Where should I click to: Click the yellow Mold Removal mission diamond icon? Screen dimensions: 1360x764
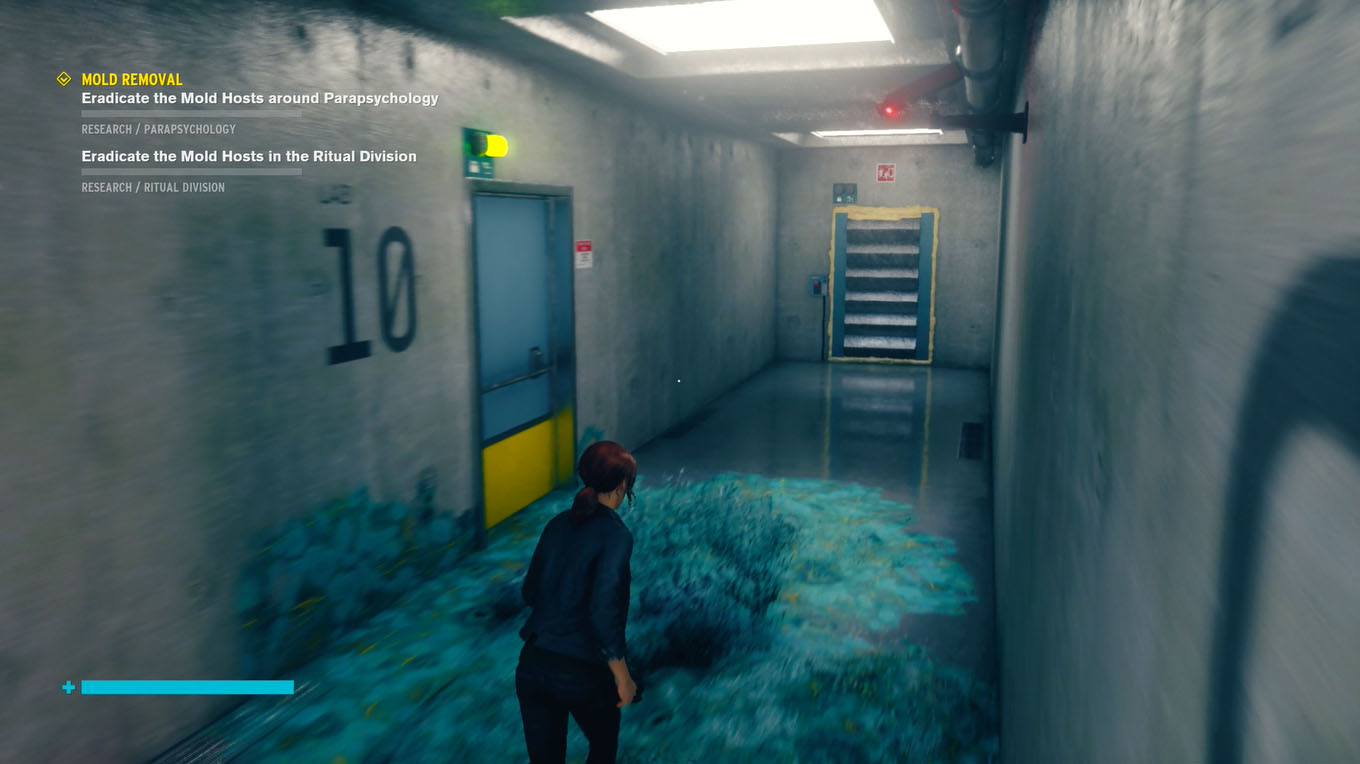tap(64, 78)
